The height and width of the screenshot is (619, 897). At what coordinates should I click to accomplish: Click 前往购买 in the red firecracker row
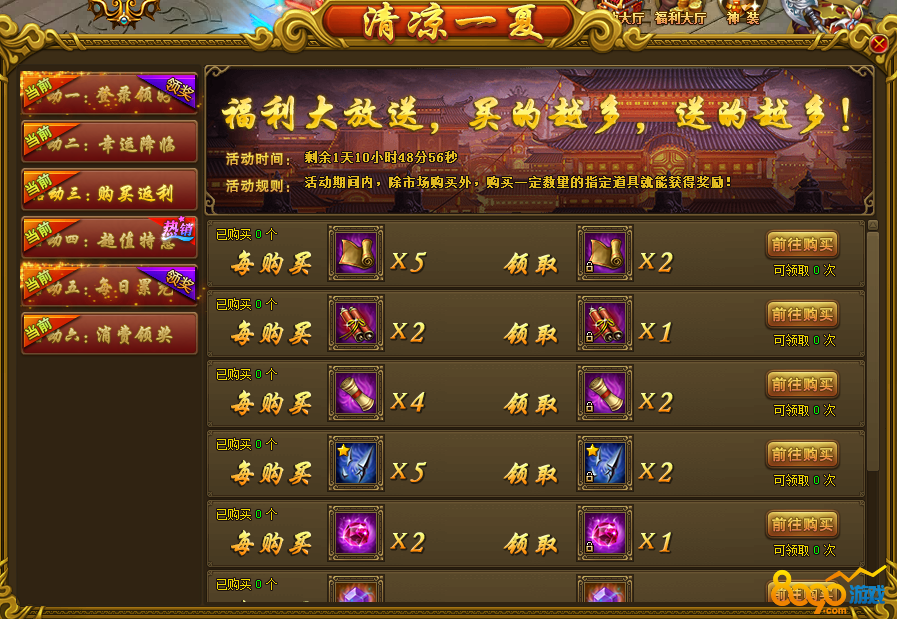click(802, 314)
